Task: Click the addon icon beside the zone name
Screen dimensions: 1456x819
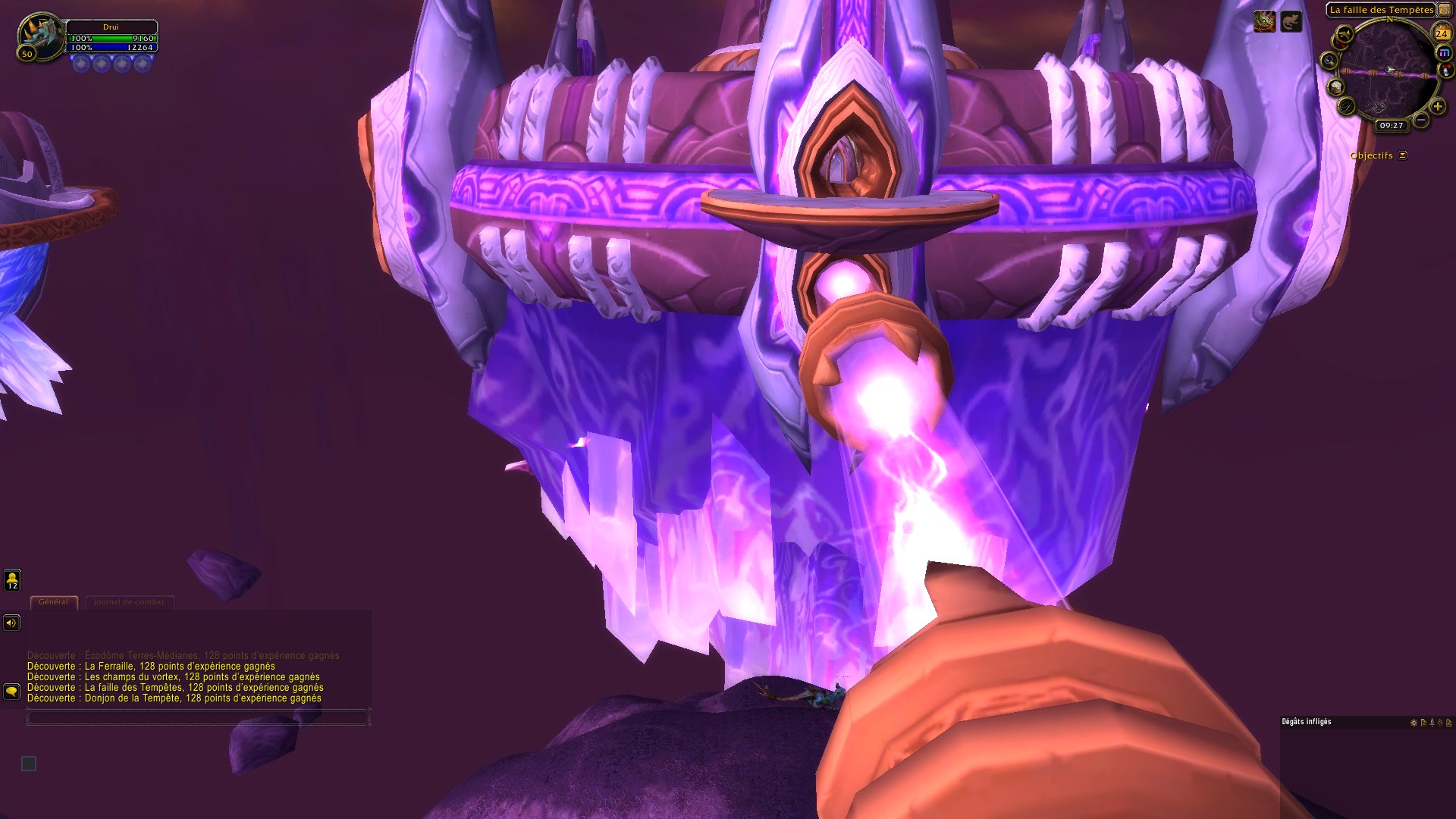Action: [1445, 9]
